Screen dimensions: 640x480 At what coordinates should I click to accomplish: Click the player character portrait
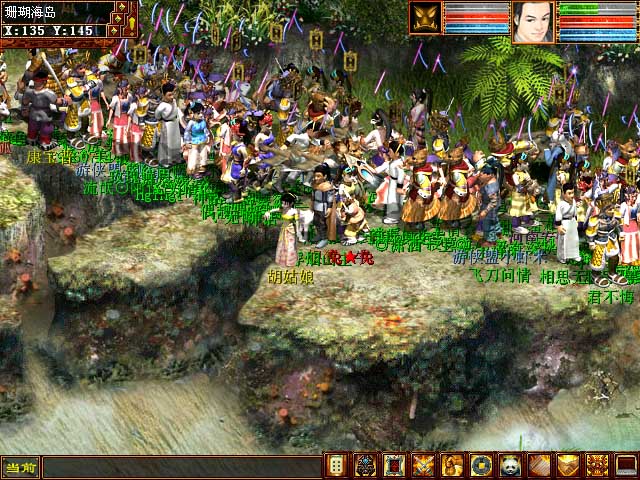click(x=533, y=21)
